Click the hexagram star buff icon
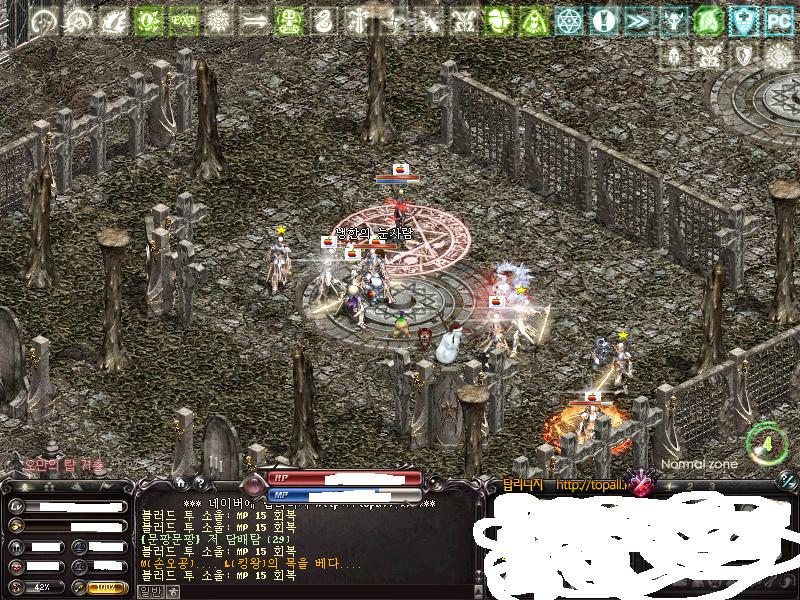The image size is (800, 600). (x=568, y=19)
